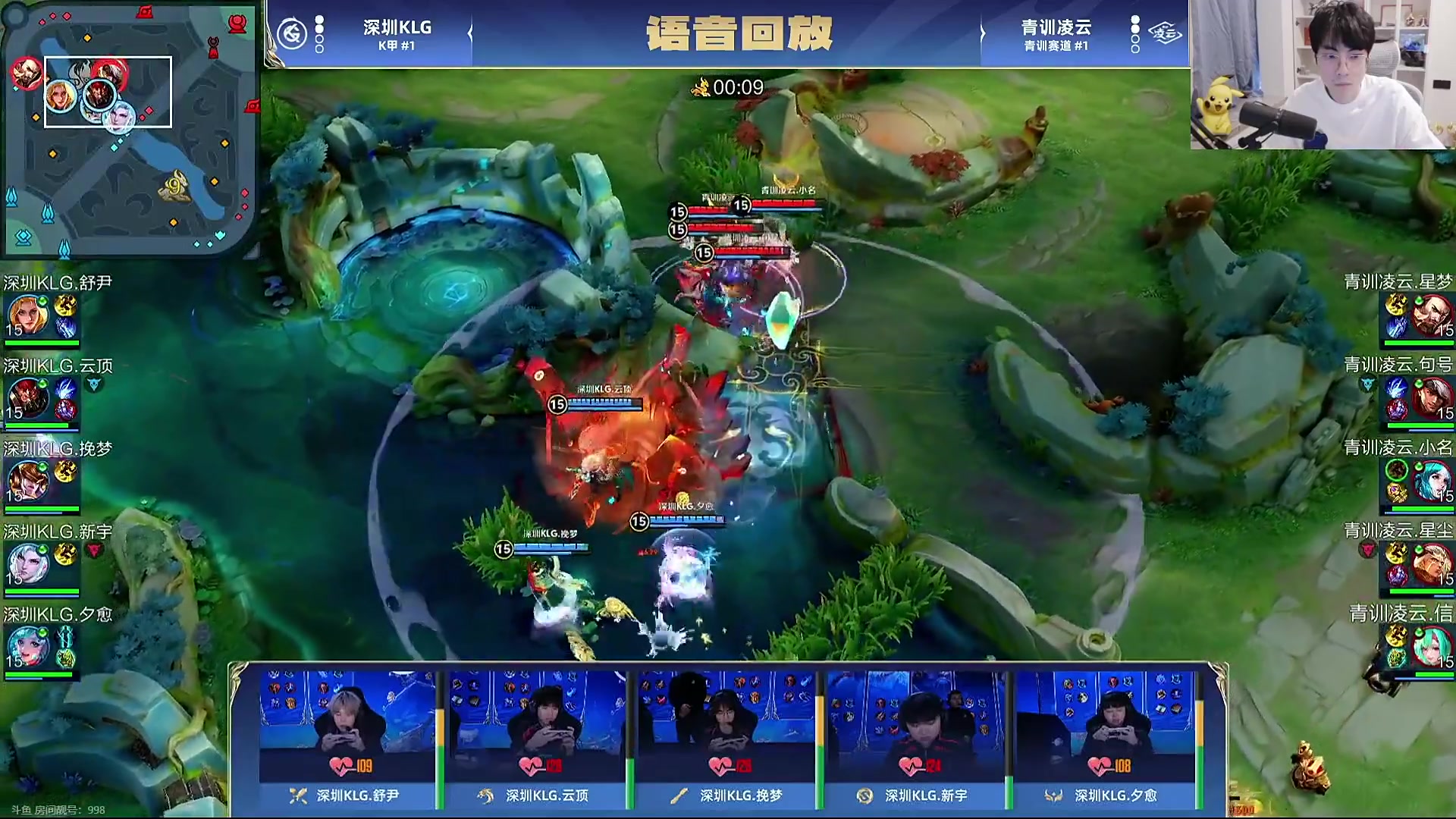Select 青训凌云.星梦 hero portrait
Image resolution: width=1456 pixels, height=819 pixels.
click(x=1431, y=315)
